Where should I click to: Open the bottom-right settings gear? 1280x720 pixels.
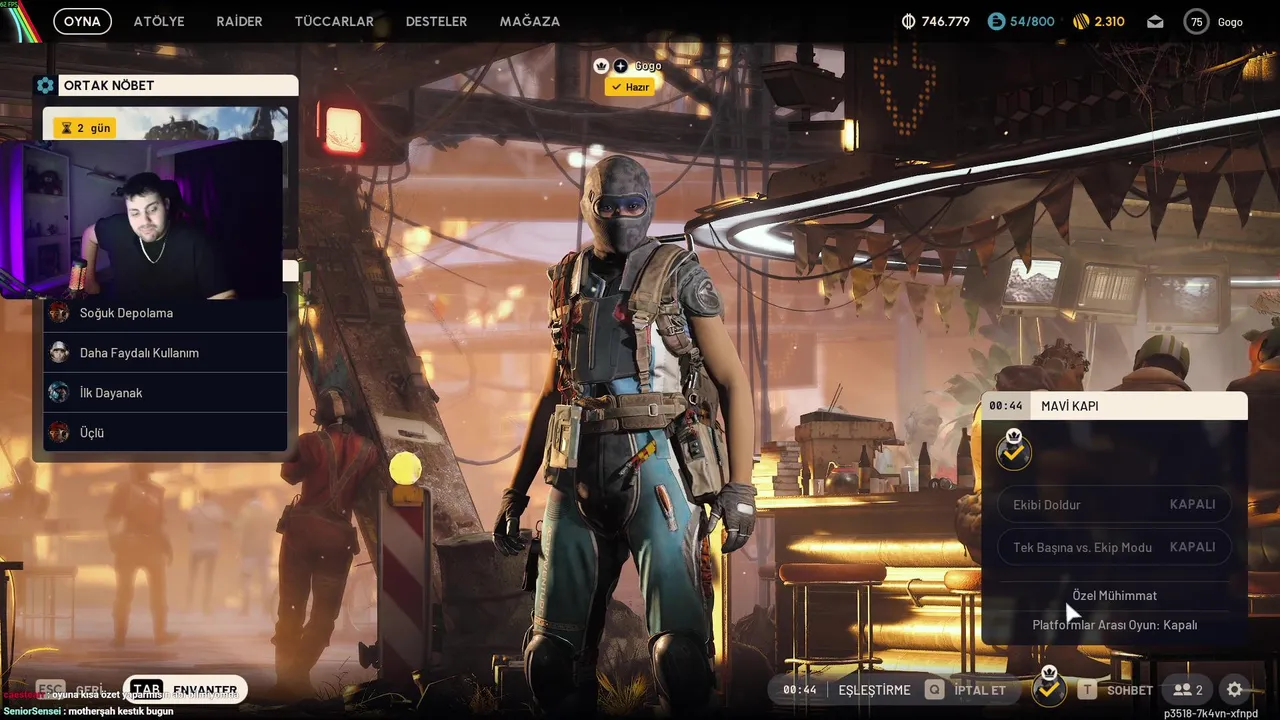(x=1235, y=690)
